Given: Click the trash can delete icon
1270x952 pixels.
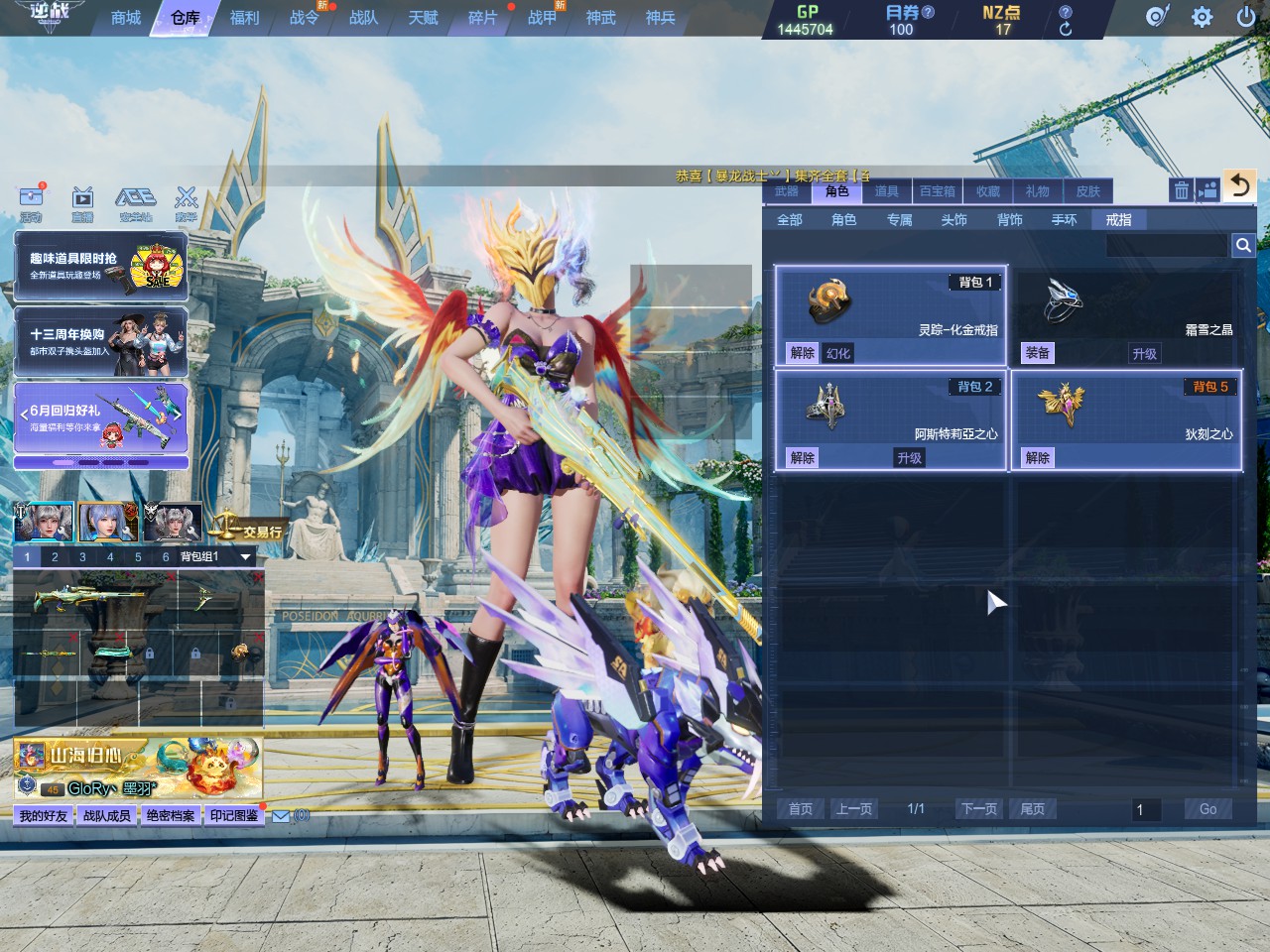Looking at the screenshot, I should point(1181,190).
